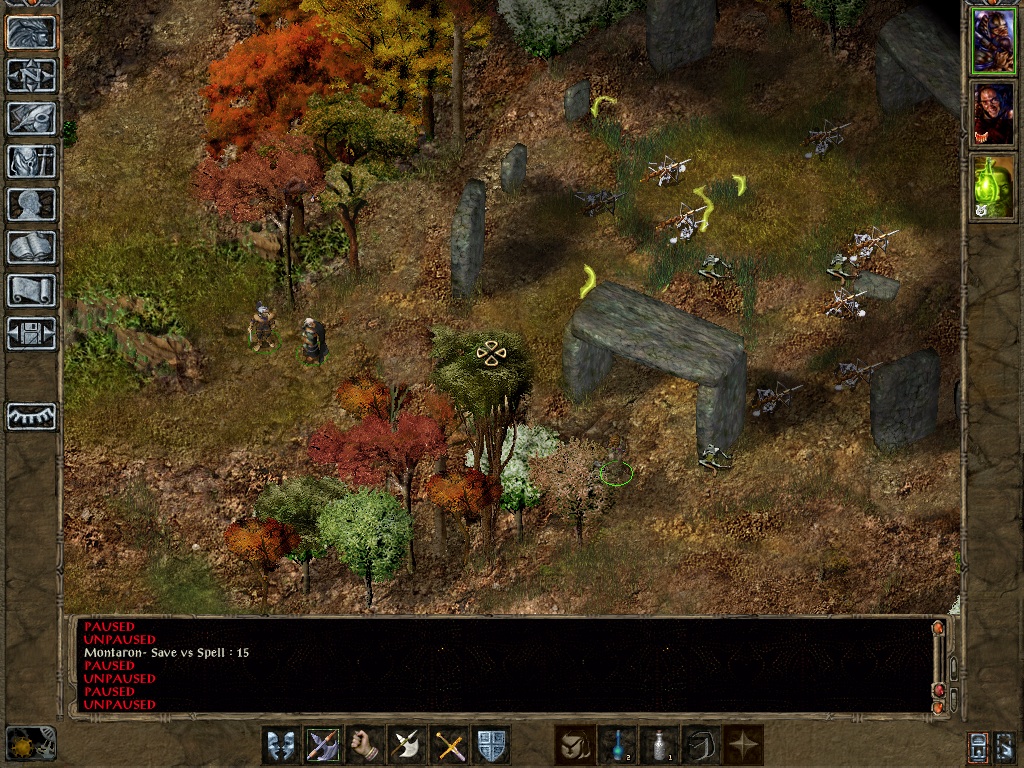Screen dimensions: 1024x768
Task: Use the grey flask quick item
Action: pyautogui.click(x=659, y=746)
